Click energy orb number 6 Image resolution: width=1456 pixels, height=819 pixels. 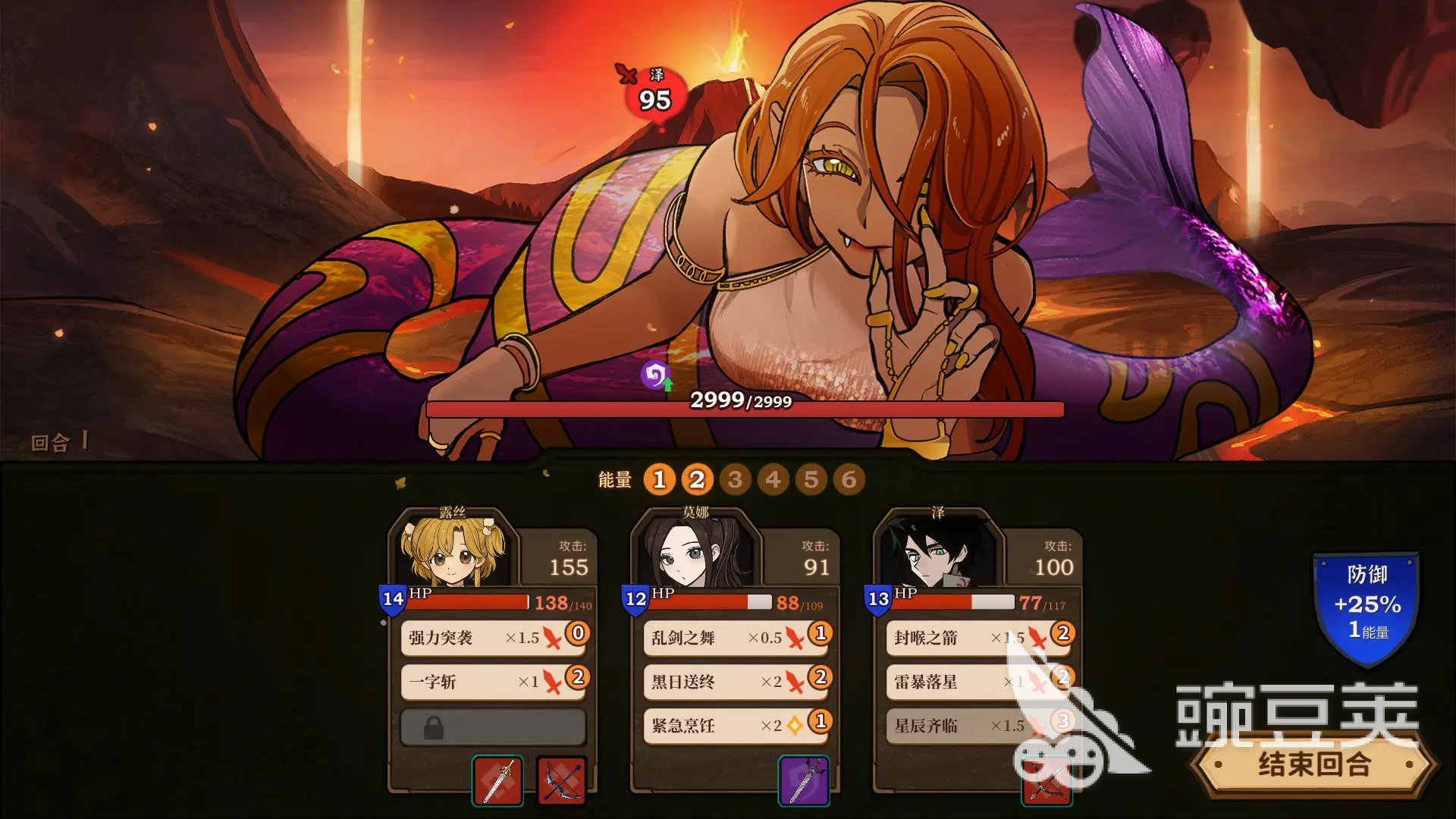click(x=849, y=480)
